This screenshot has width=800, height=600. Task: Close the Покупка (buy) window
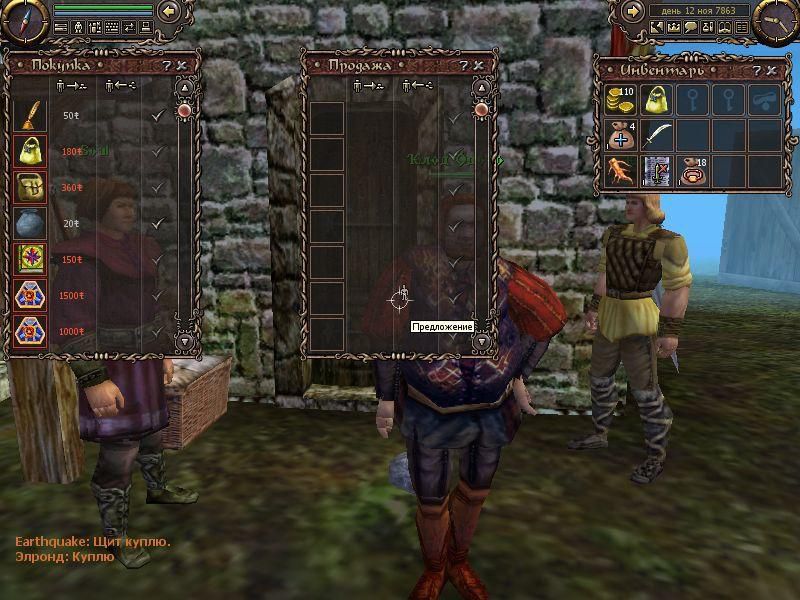click(x=182, y=65)
